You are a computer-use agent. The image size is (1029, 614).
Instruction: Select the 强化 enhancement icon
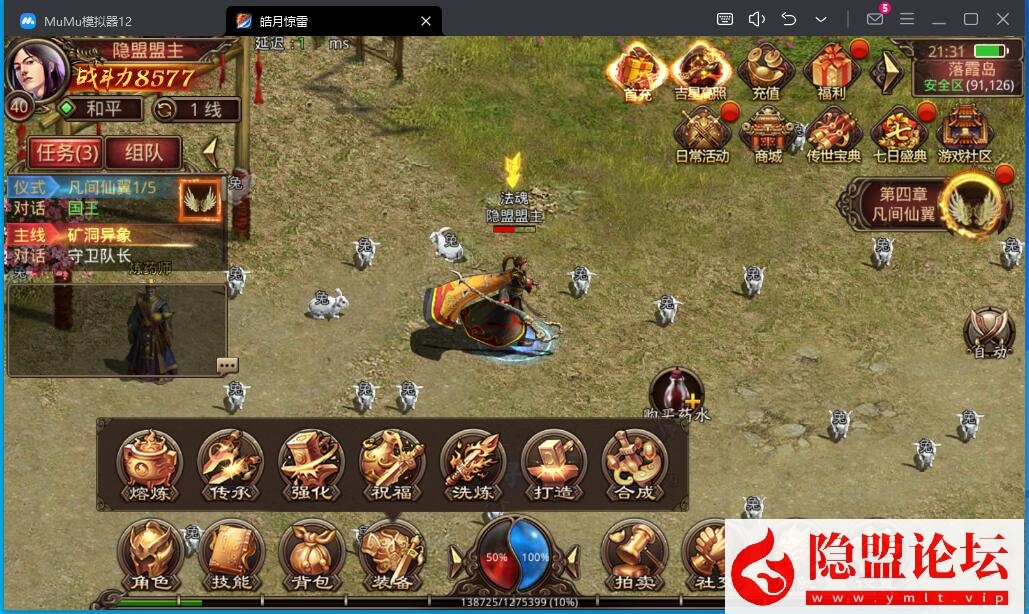click(311, 465)
